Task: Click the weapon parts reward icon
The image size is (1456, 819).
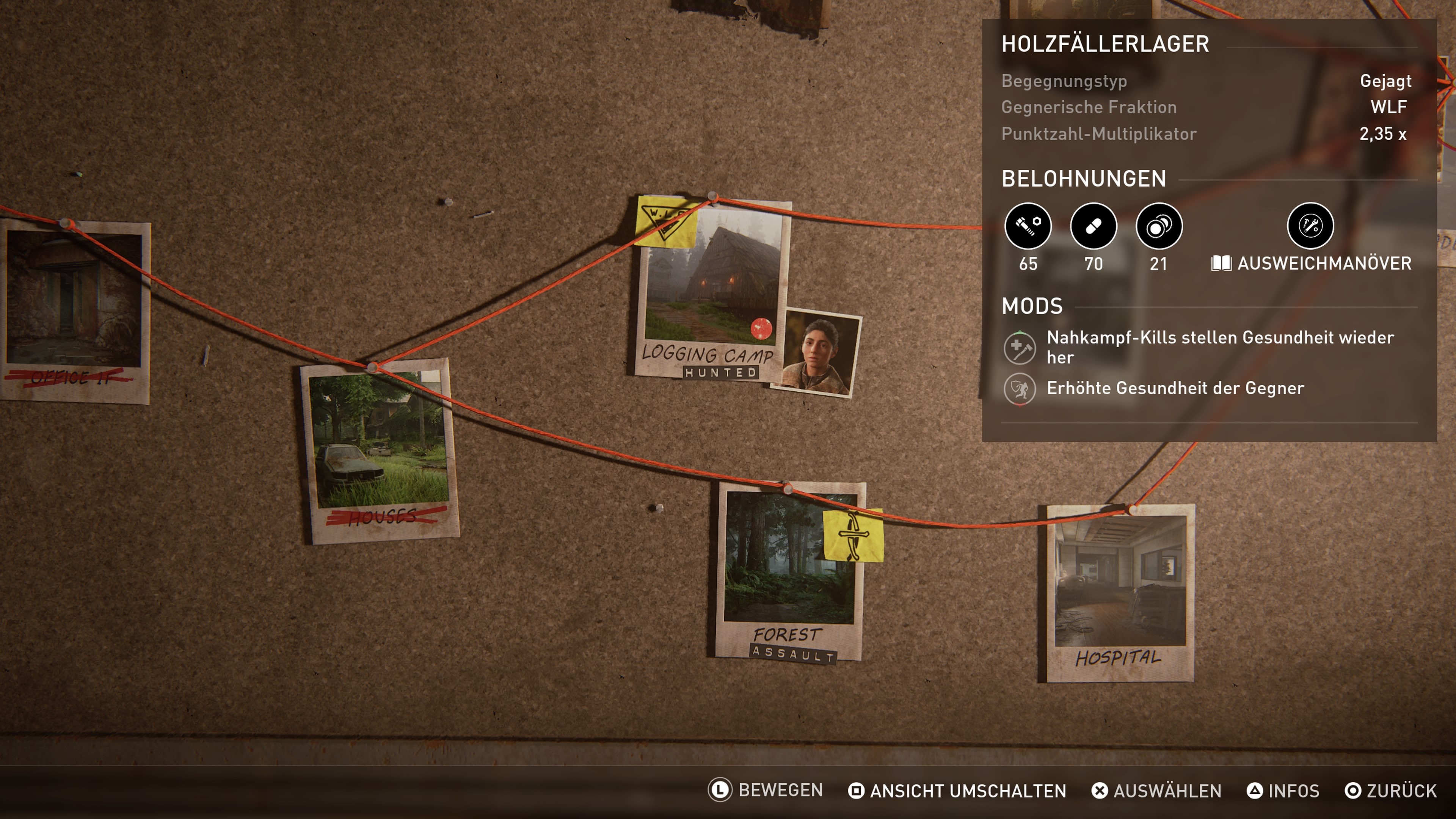Action: [1028, 226]
